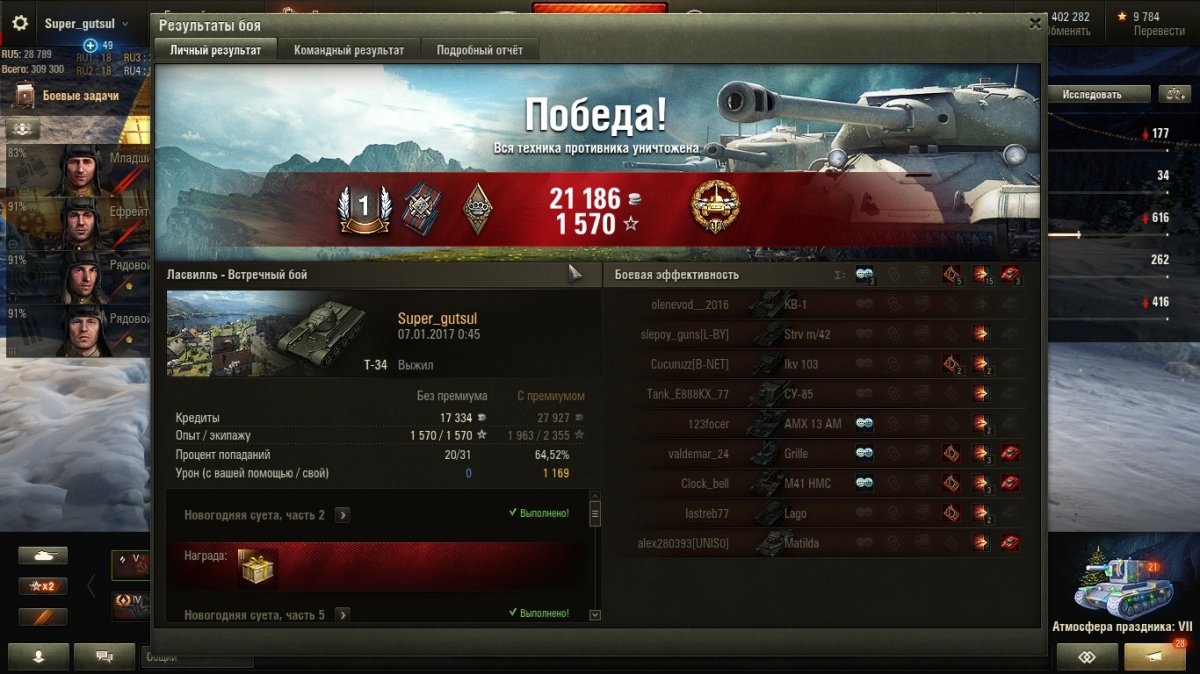The image size is (1200, 674).
Task: Click the golden tank medal icon
Action: (x=713, y=208)
